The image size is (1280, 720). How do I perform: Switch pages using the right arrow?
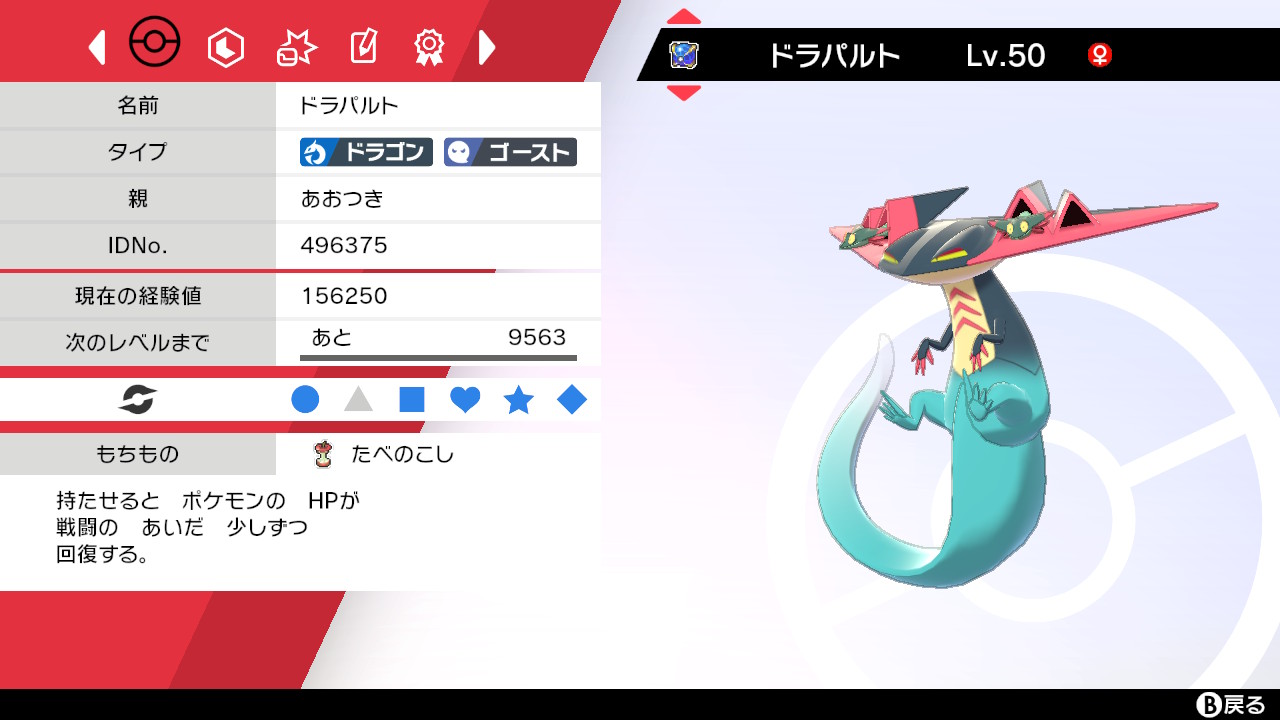pyautogui.click(x=487, y=46)
